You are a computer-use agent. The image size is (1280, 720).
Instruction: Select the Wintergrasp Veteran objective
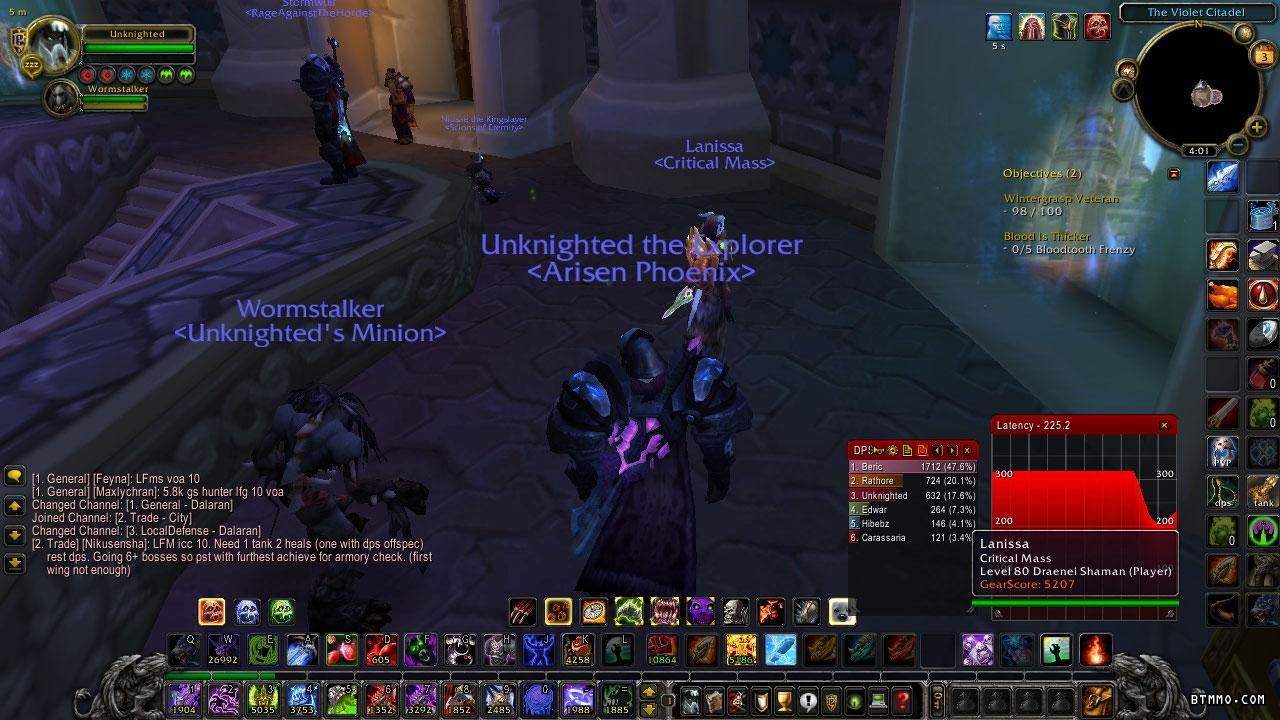pyautogui.click(x=1060, y=198)
